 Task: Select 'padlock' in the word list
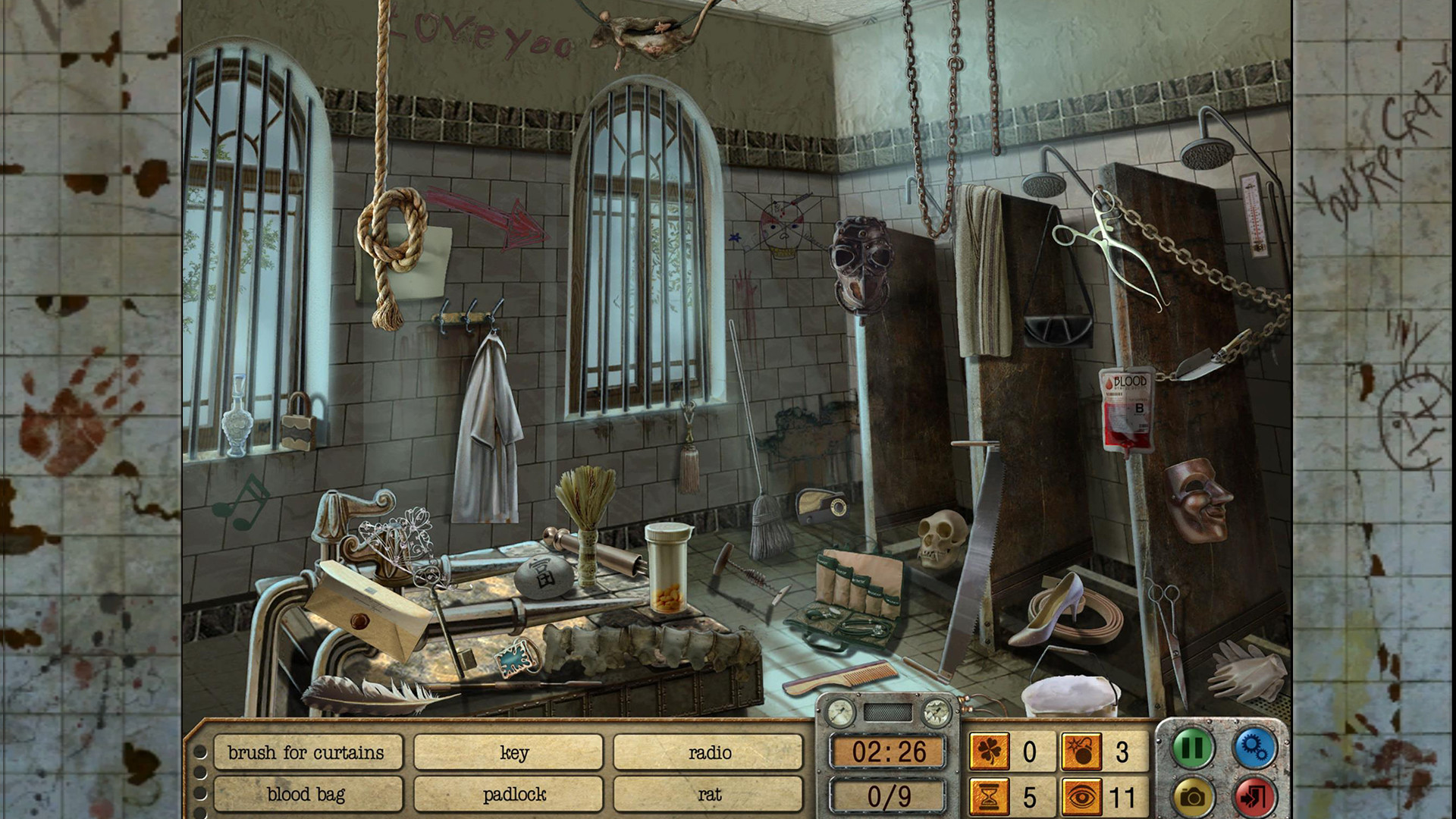pyautogui.click(x=508, y=795)
